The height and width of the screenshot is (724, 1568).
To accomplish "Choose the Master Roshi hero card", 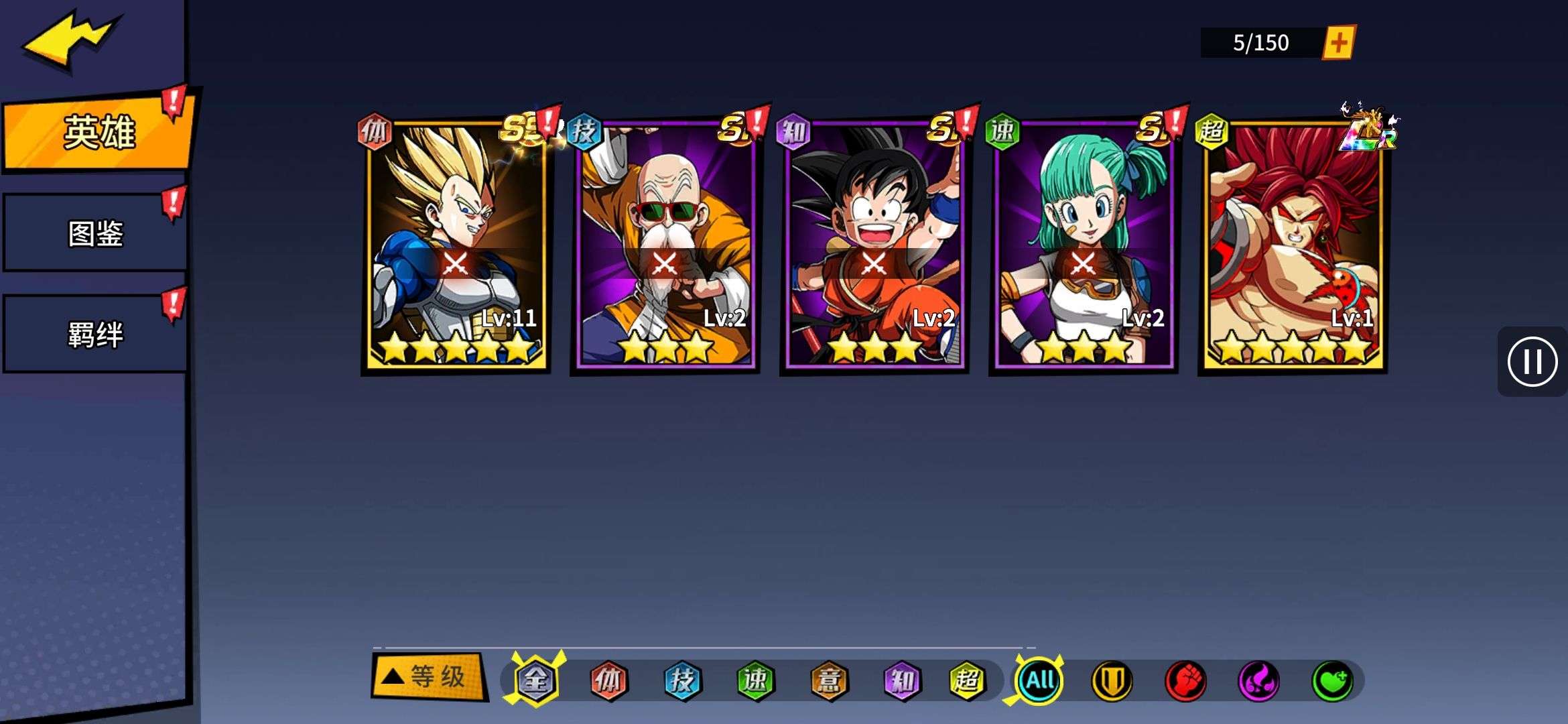I will click(x=665, y=245).
